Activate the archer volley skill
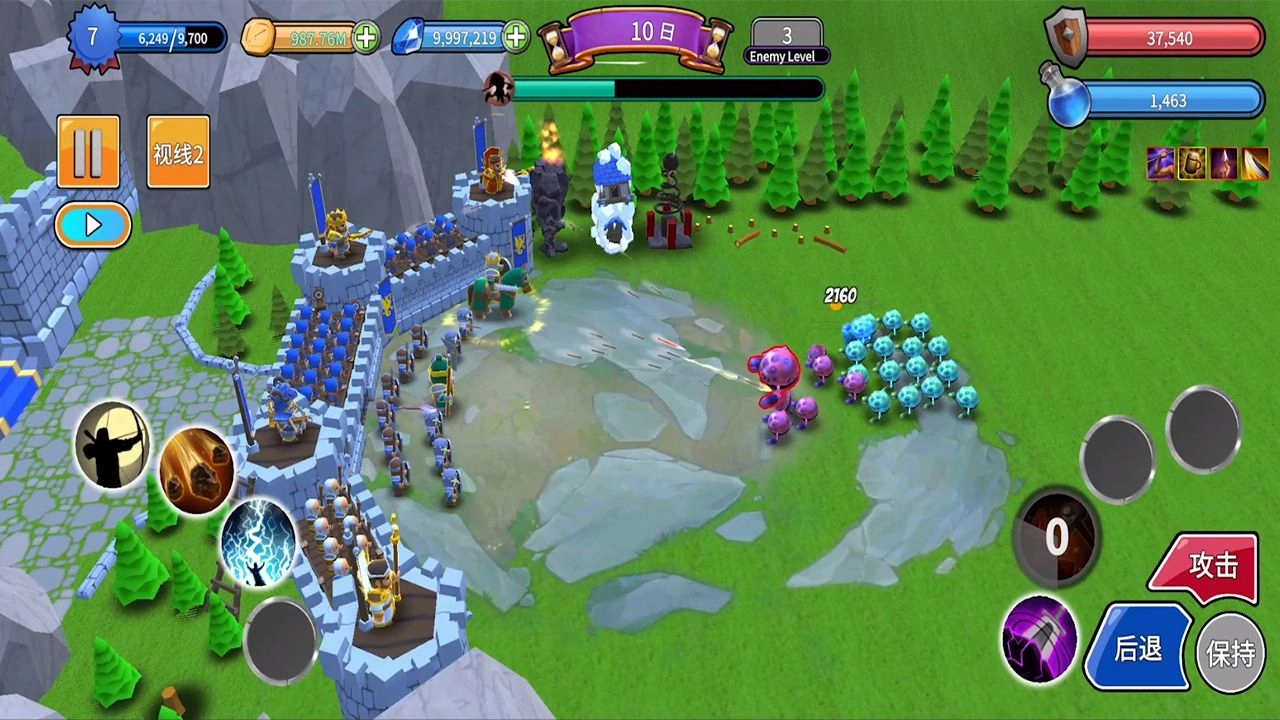This screenshot has height=720, width=1280. click(112, 445)
